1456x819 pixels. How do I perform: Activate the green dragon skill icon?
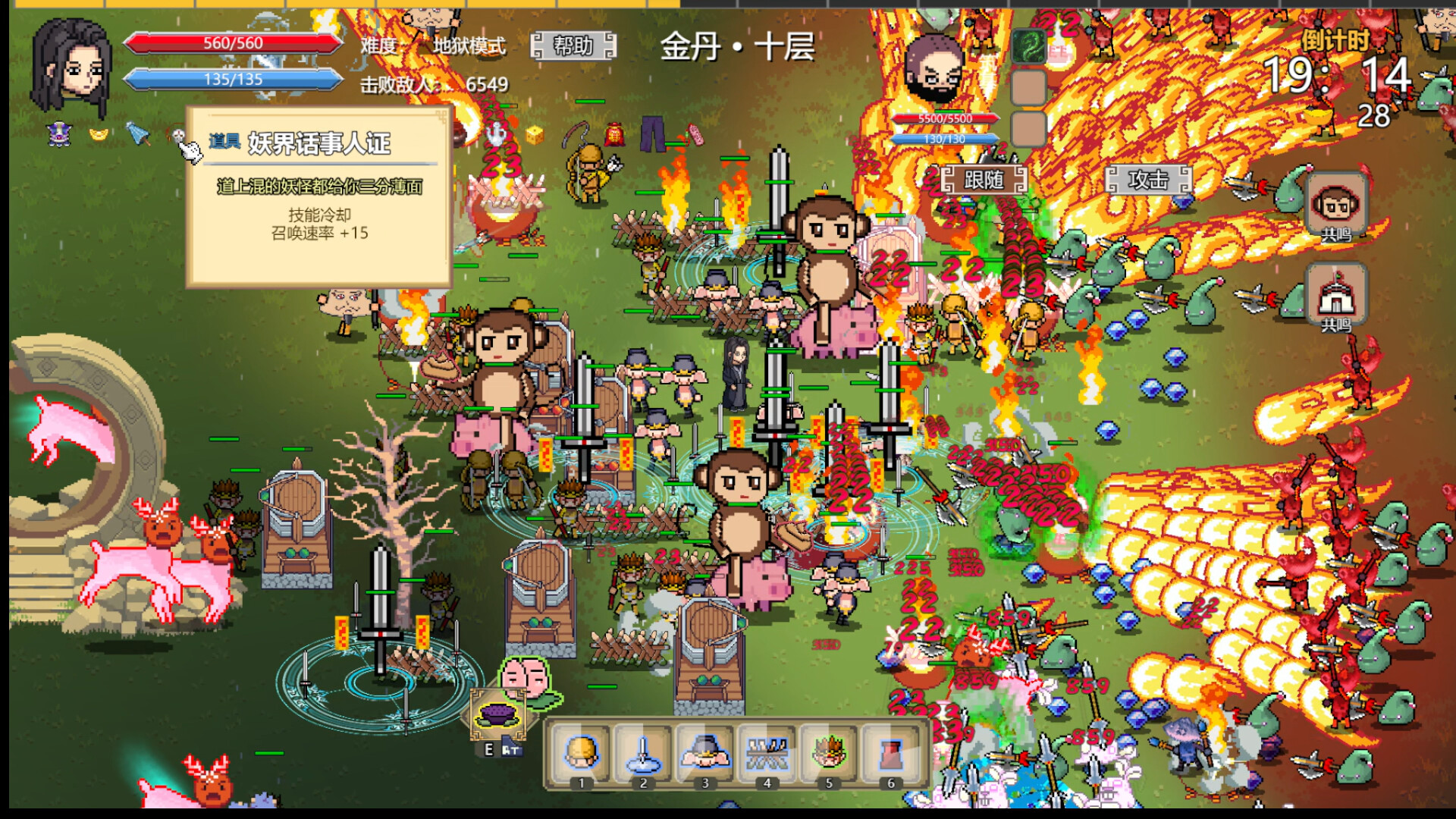[1028, 46]
